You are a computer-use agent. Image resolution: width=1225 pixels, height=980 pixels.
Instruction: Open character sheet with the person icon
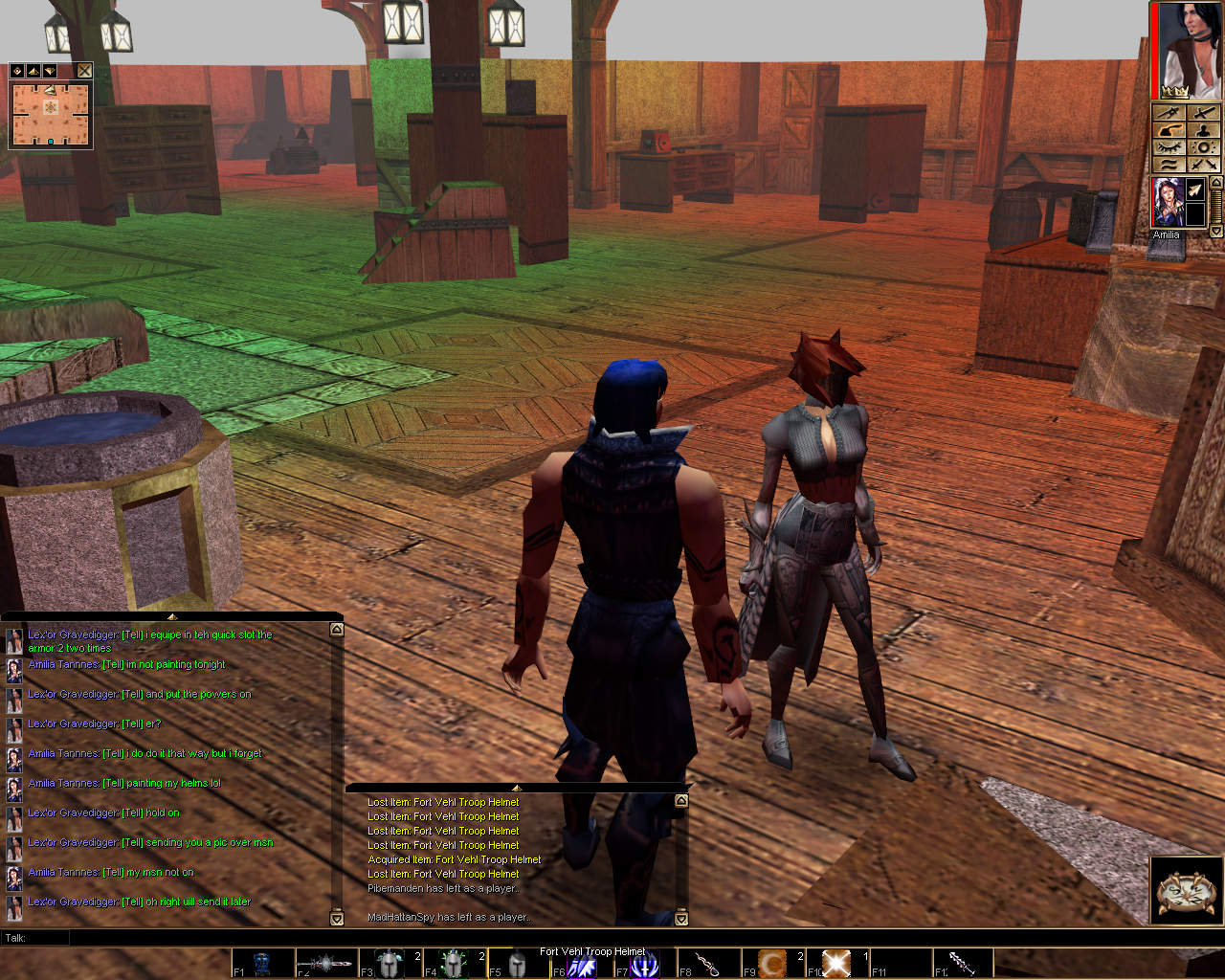(1204, 130)
